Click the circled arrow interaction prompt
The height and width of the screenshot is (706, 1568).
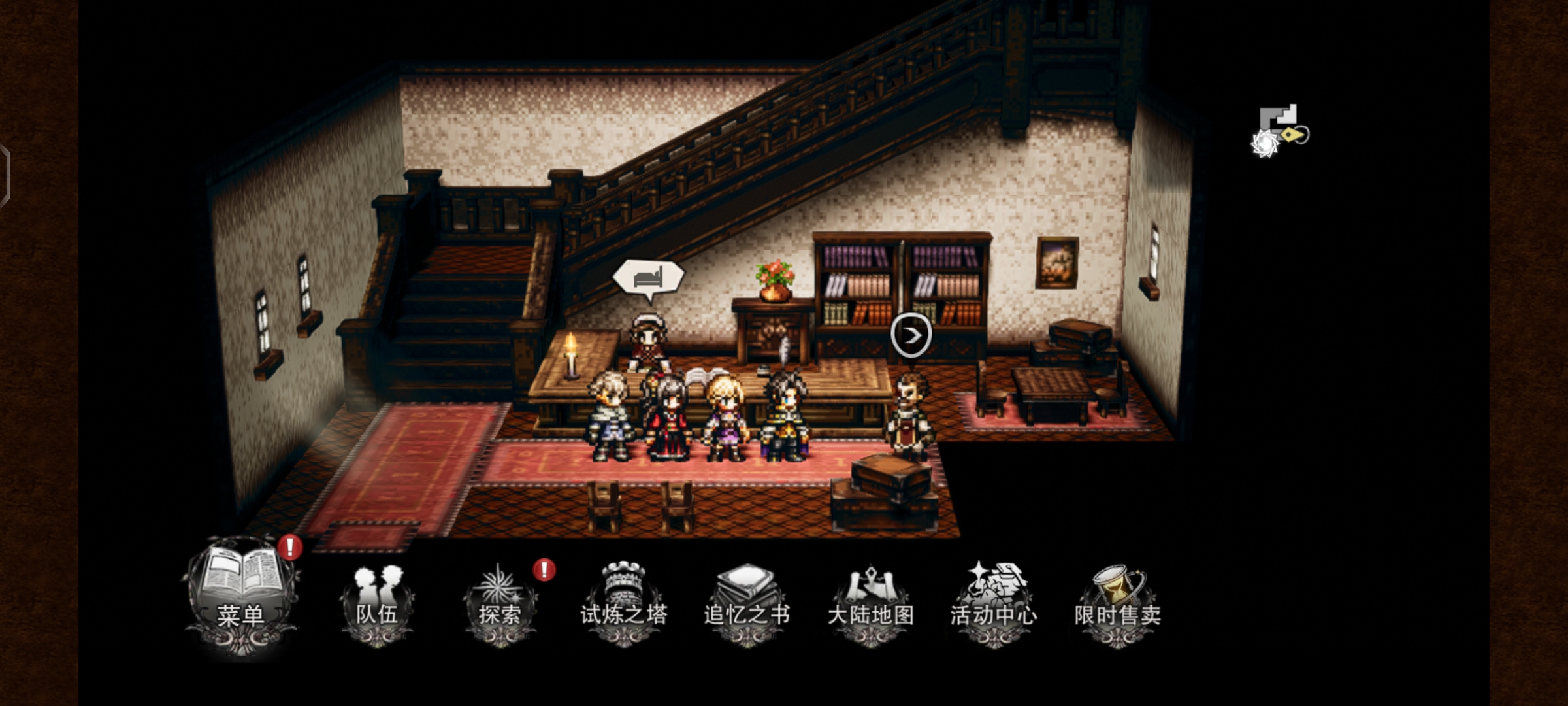(911, 335)
